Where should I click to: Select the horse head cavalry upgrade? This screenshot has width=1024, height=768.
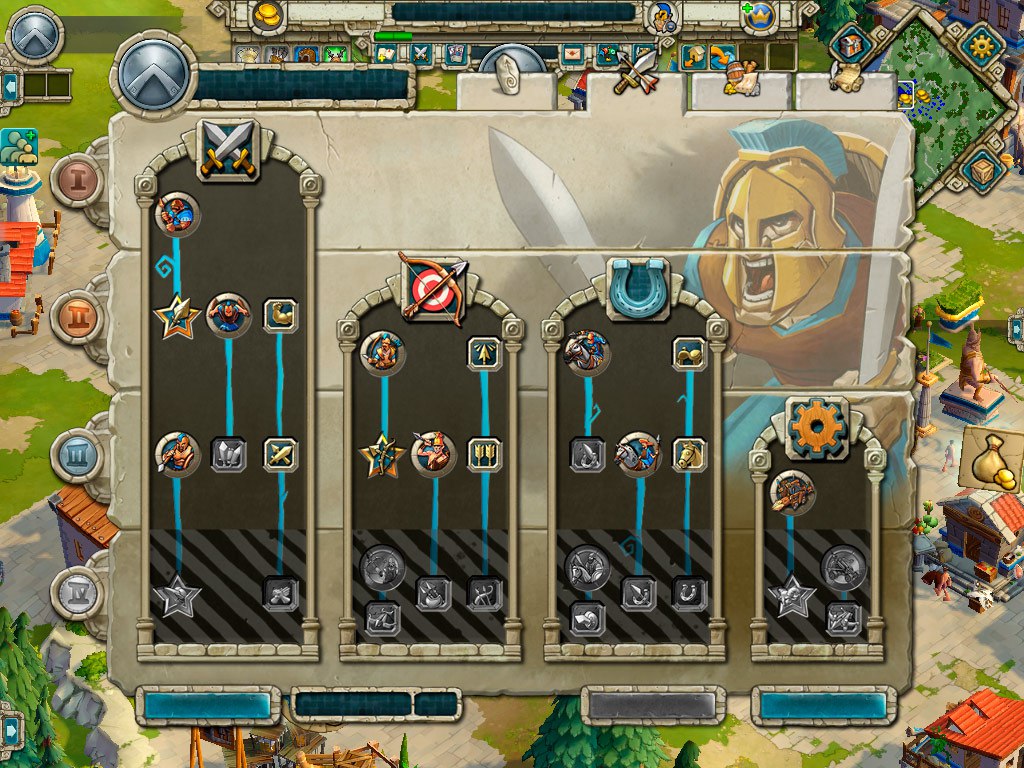pos(689,454)
